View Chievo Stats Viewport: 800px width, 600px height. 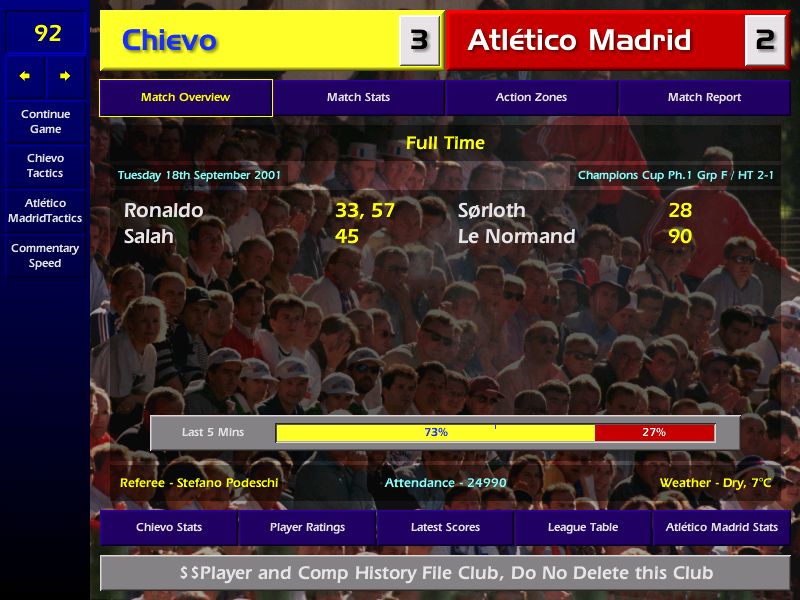click(169, 527)
